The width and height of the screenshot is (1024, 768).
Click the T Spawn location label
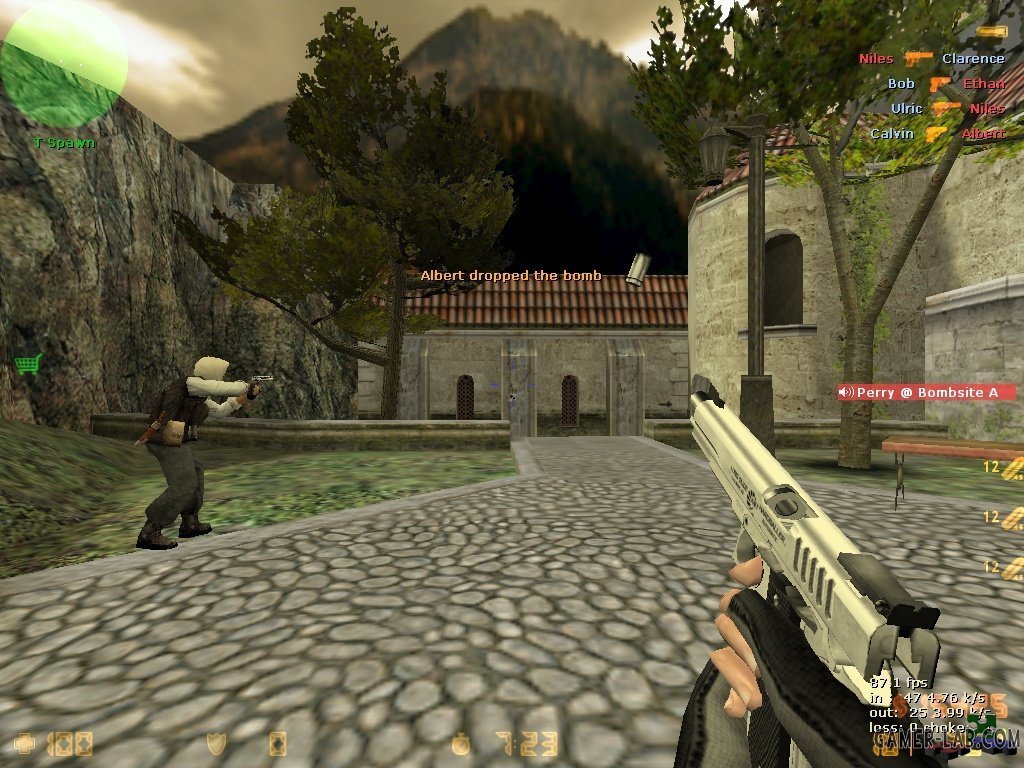click(64, 142)
